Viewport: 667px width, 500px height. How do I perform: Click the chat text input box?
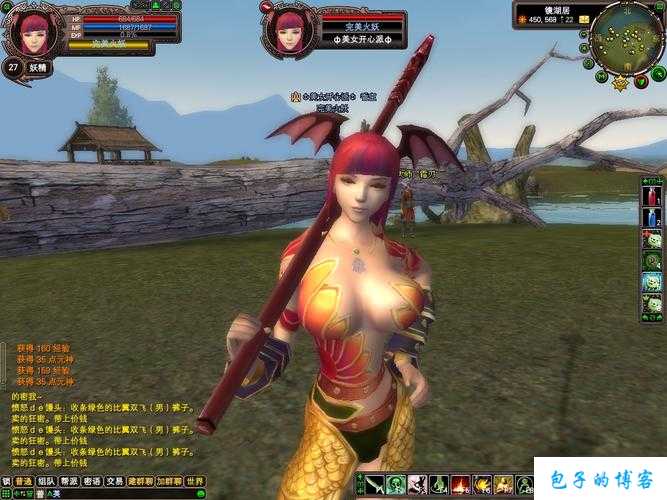click(x=110, y=494)
